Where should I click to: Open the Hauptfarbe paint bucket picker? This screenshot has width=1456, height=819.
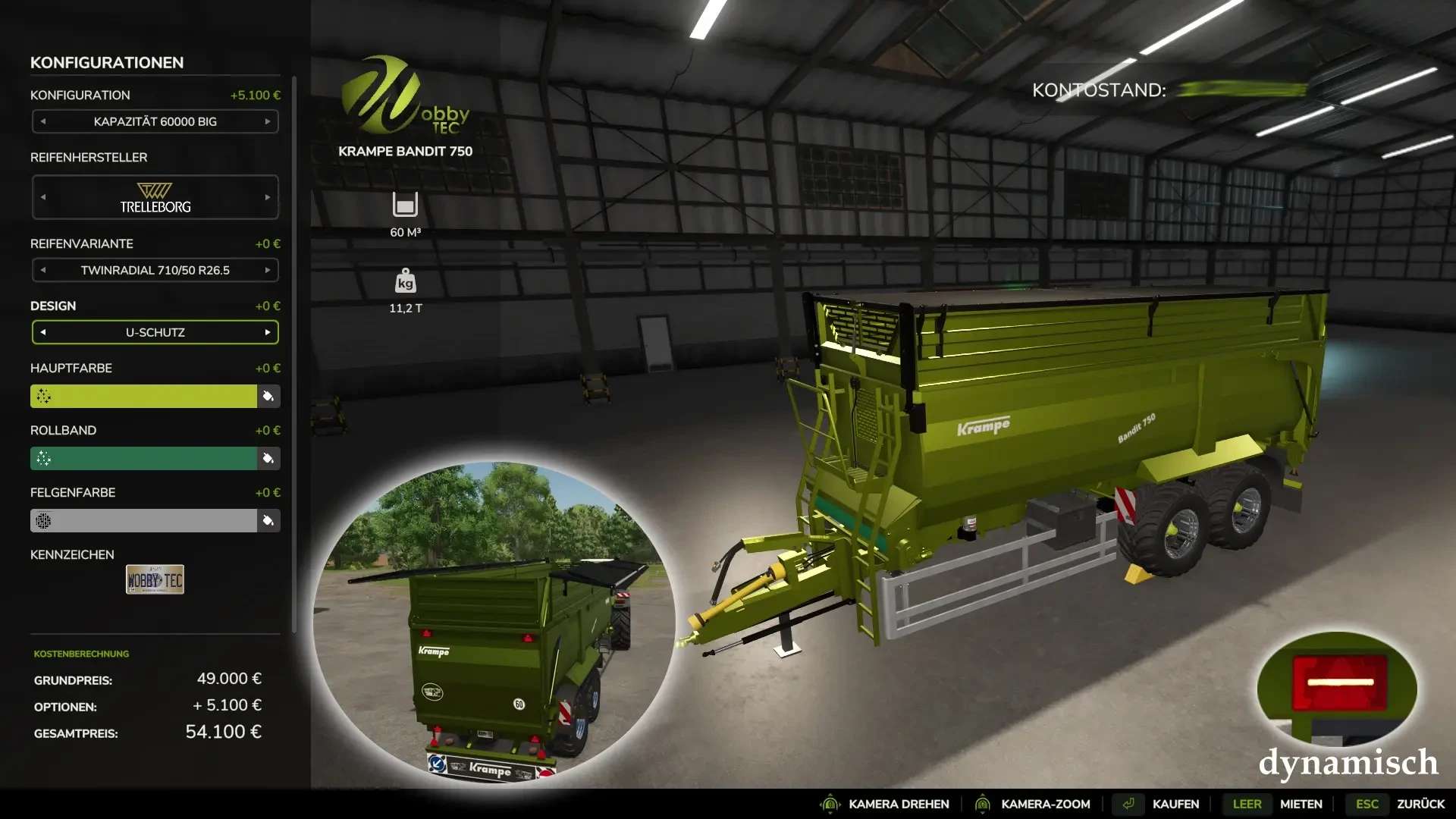click(267, 396)
